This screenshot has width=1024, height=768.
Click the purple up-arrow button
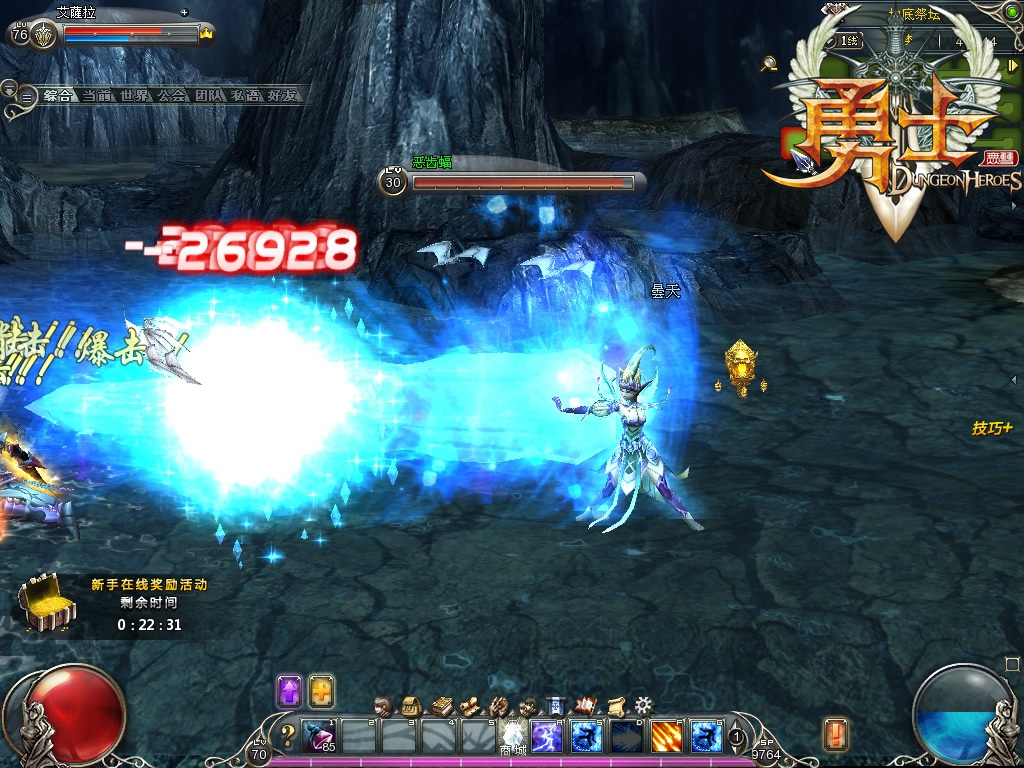click(x=290, y=691)
